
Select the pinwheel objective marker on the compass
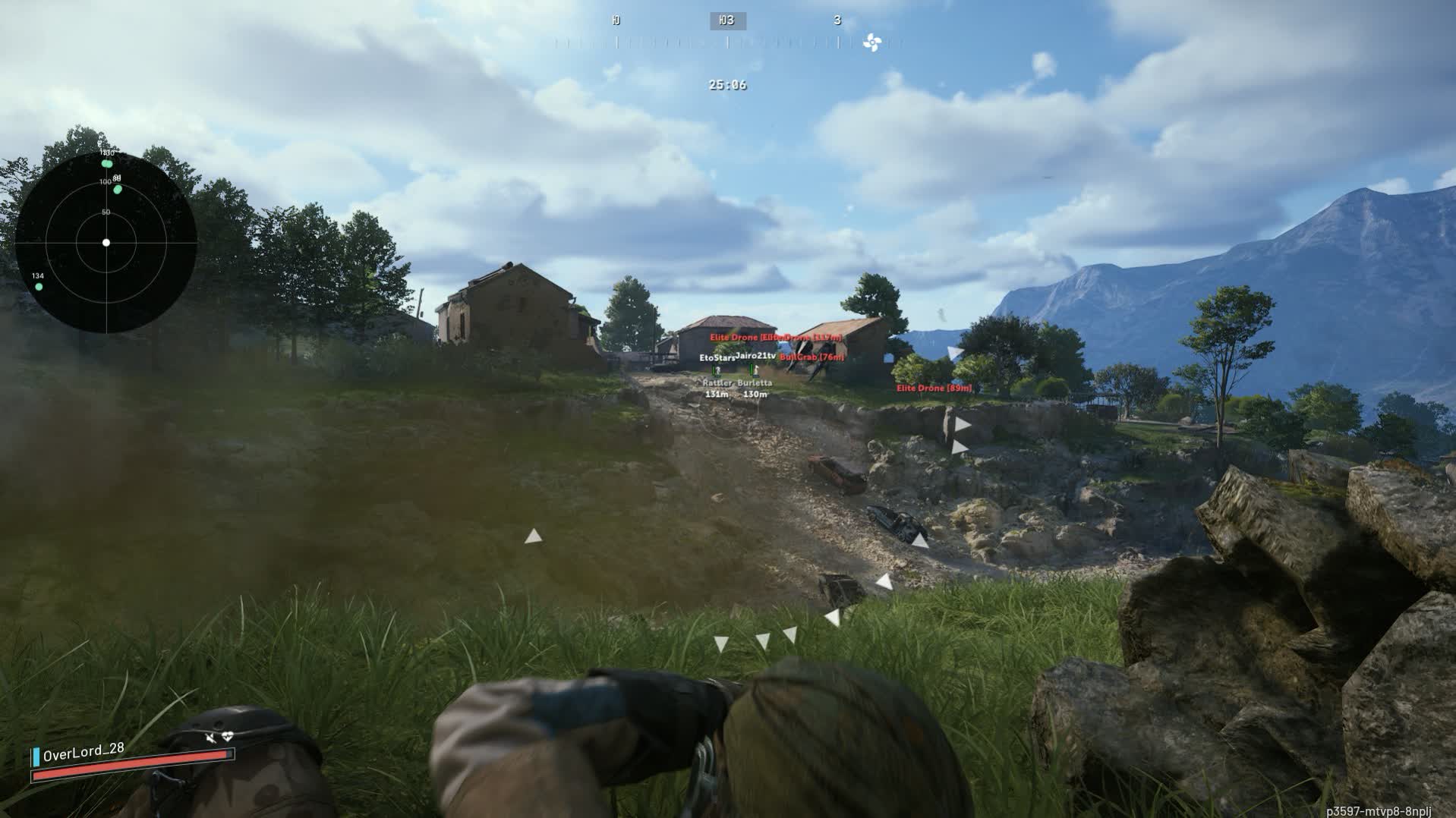click(x=871, y=43)
